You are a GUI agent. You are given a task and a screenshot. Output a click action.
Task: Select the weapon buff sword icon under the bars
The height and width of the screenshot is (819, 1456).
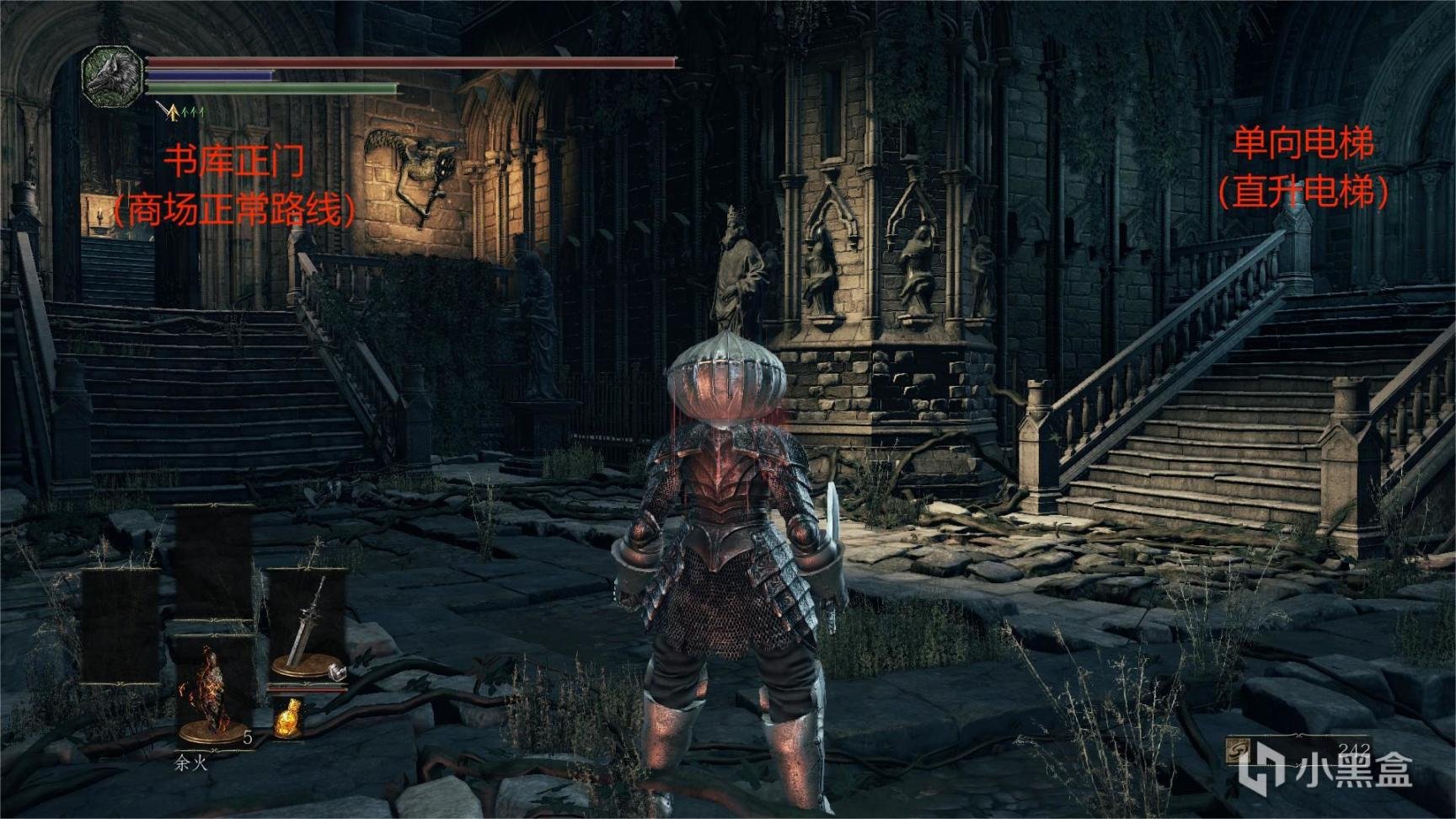point(165,111)
